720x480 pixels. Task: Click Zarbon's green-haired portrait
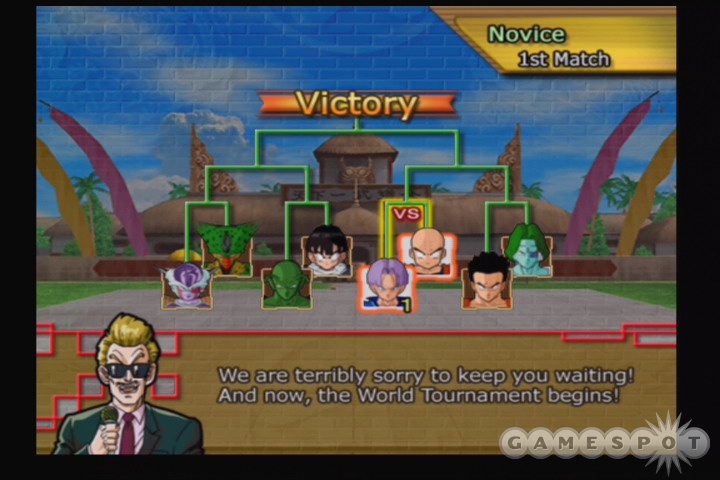[527, 250]
